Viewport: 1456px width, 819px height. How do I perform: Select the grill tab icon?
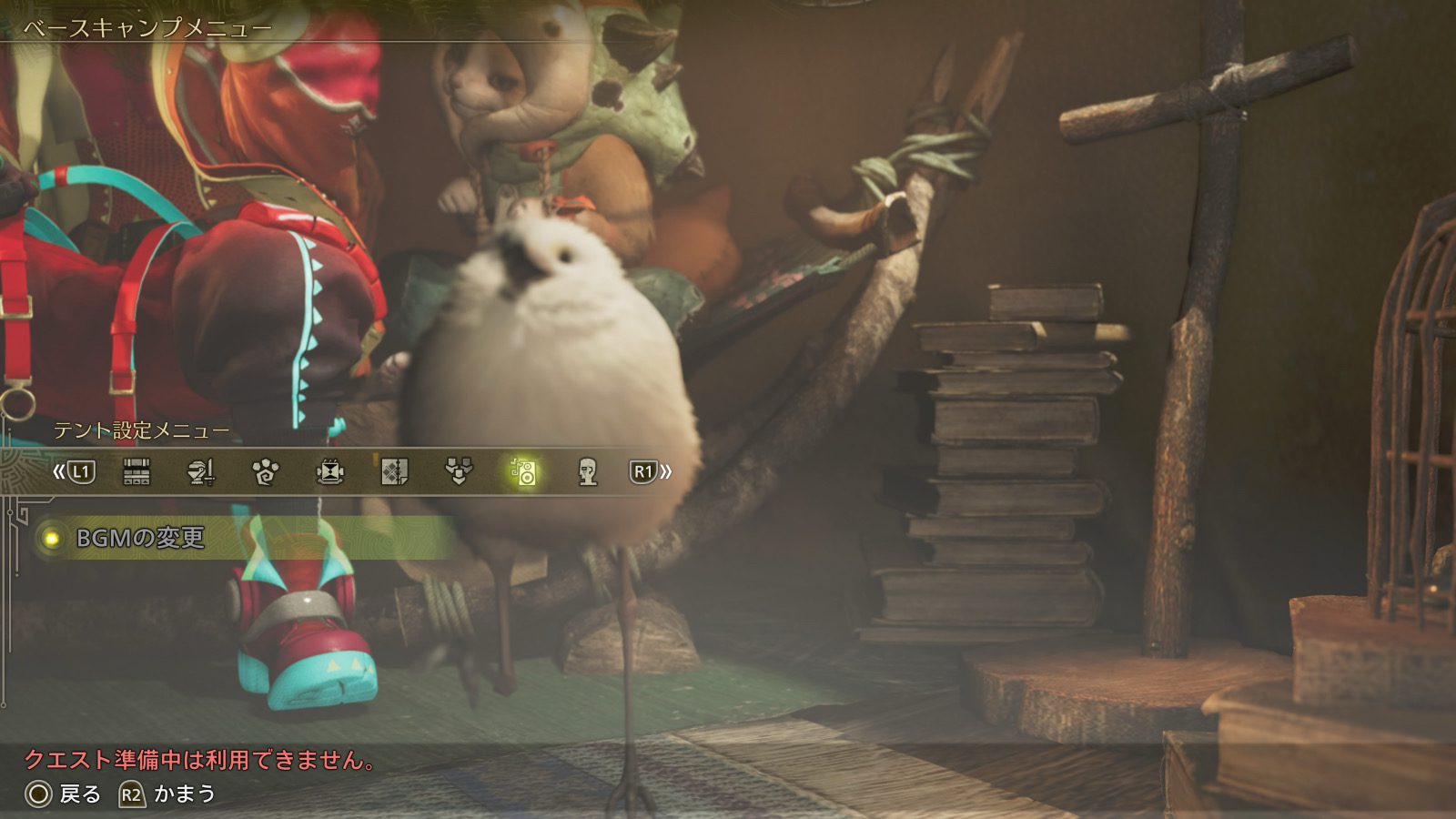click(329, 471)
